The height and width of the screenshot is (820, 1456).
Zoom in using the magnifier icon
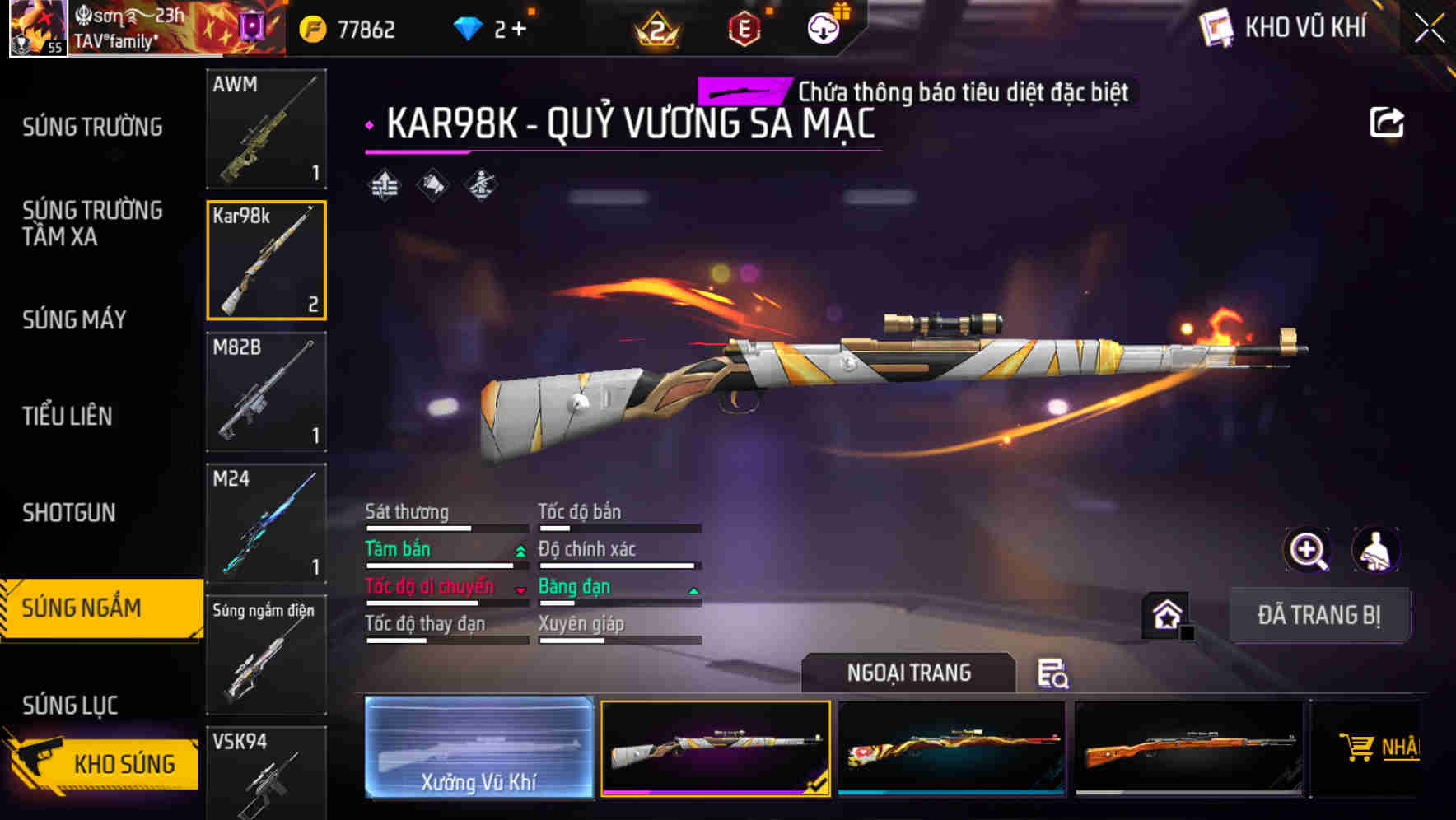point(1306,550)
